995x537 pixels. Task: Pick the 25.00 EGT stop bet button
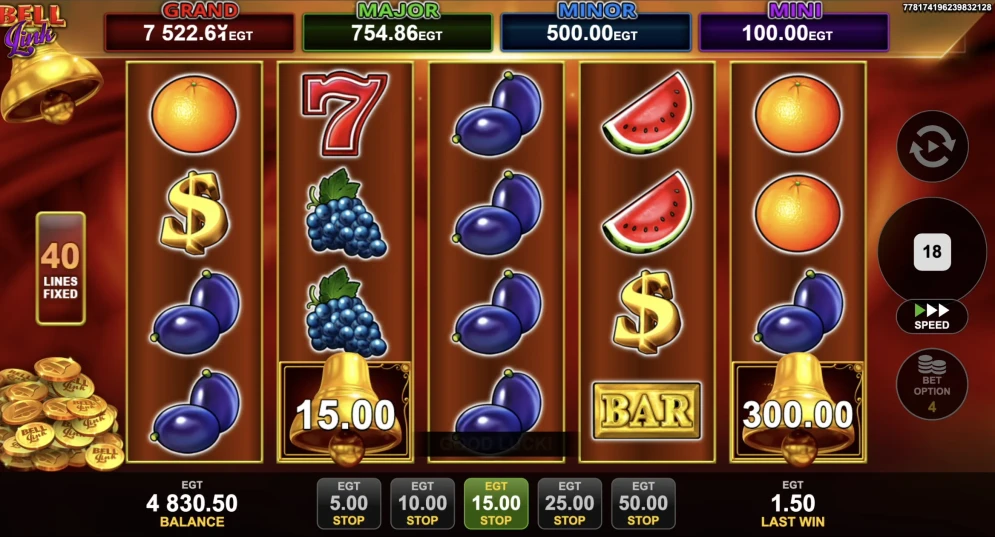coord(570,503)
